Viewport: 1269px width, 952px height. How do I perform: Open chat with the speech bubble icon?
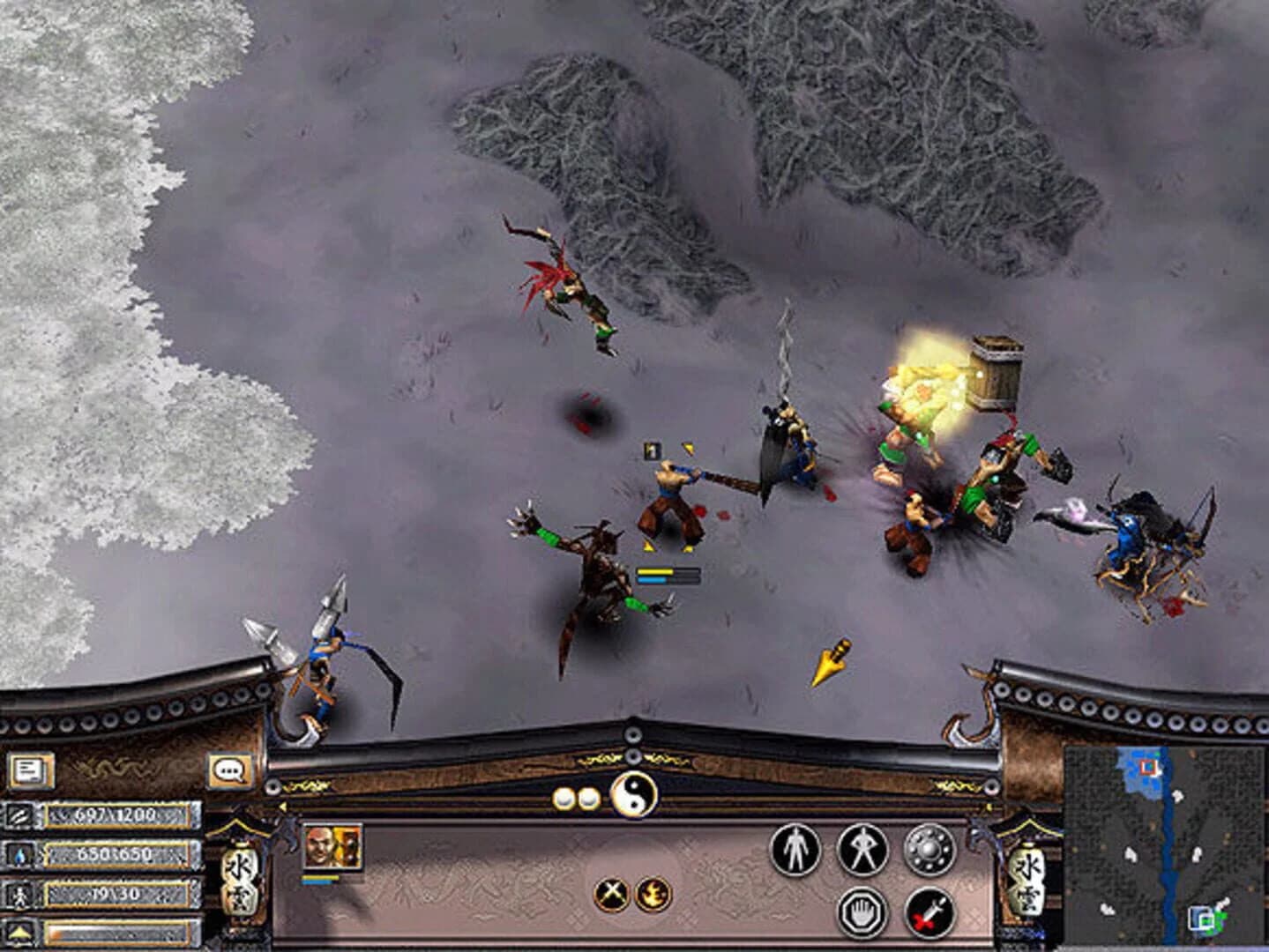pyautogui.click(x=229, y=770)
